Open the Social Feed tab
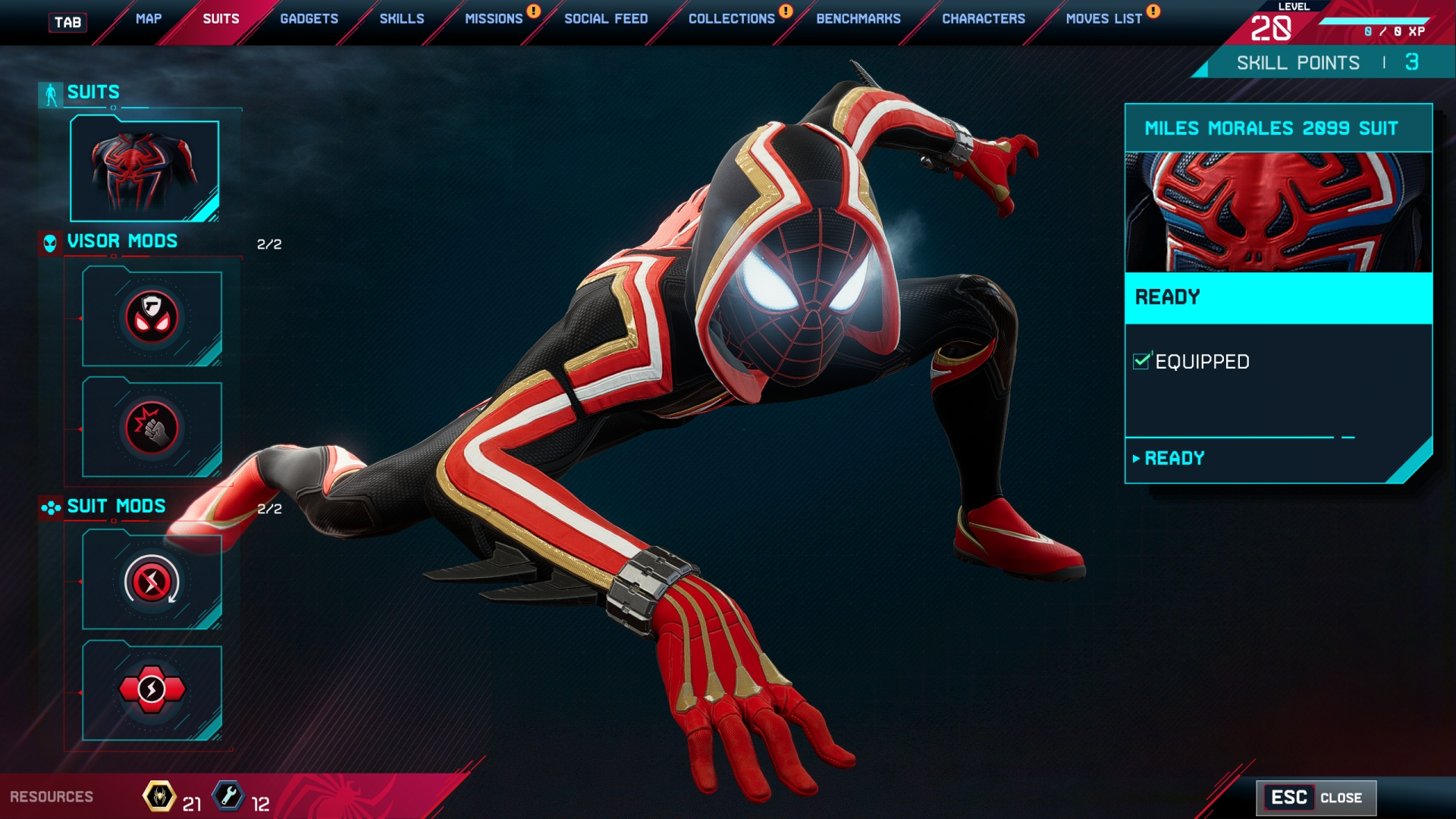Viewport: 1456px width, 819px height. pyautogui.click(x=606, y=19)
